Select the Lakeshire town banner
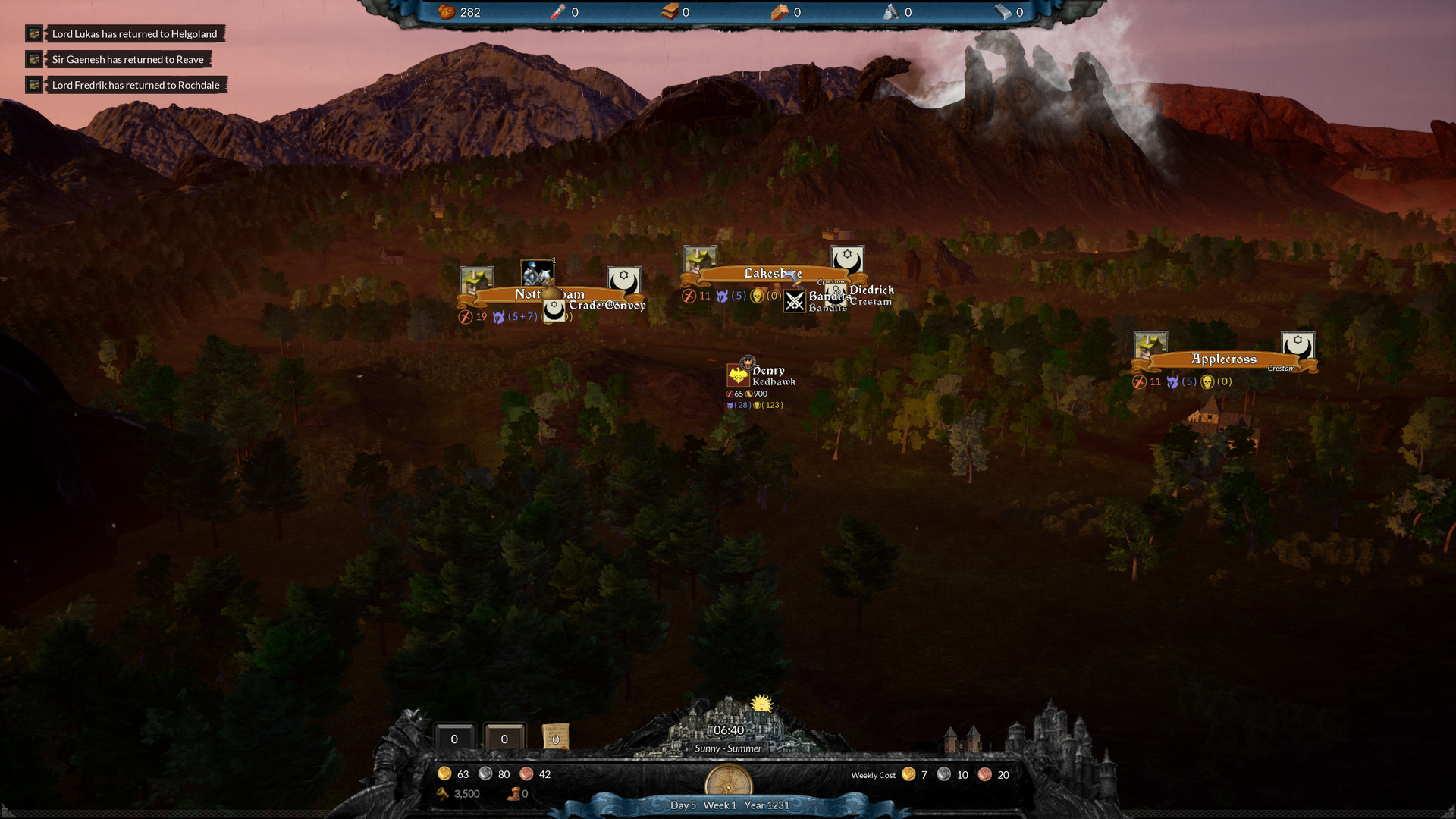The image size is (1456, 819). click(x=772, y=274)
